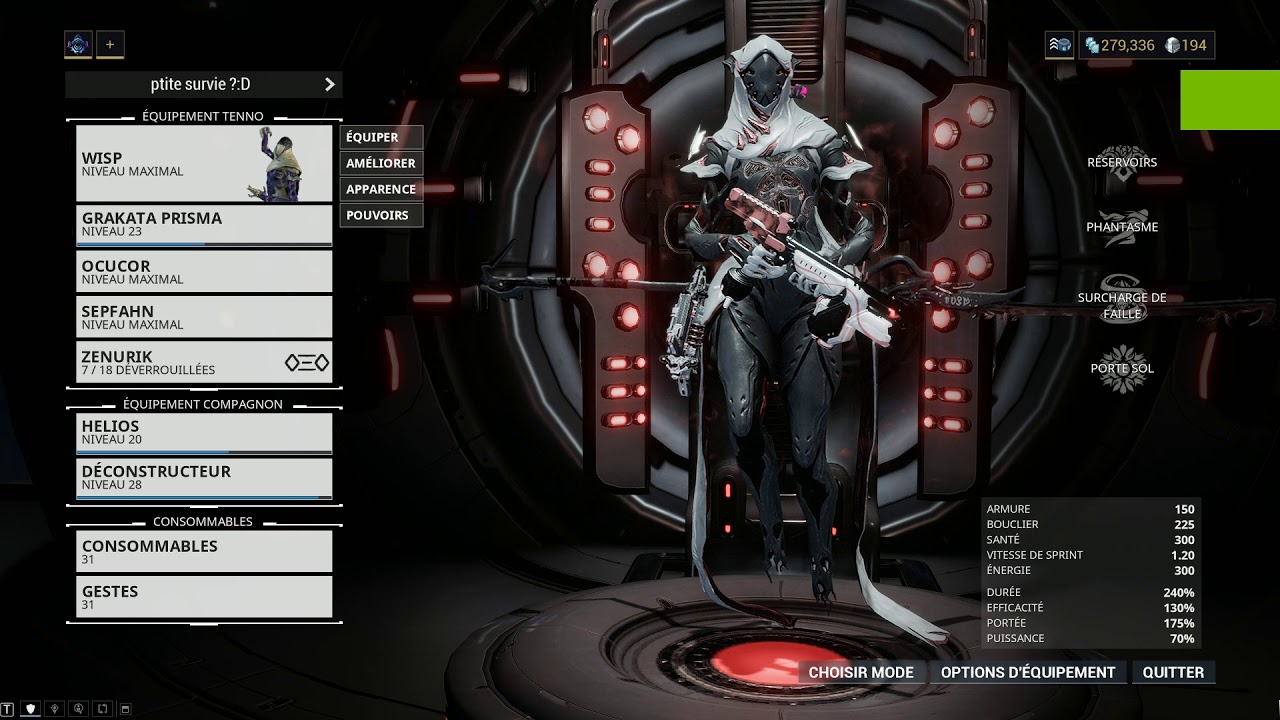The height and width of the screenshot is (720, 1280).
Task: Click Choisir Mode at the bottom
Action: pos(861,672)
